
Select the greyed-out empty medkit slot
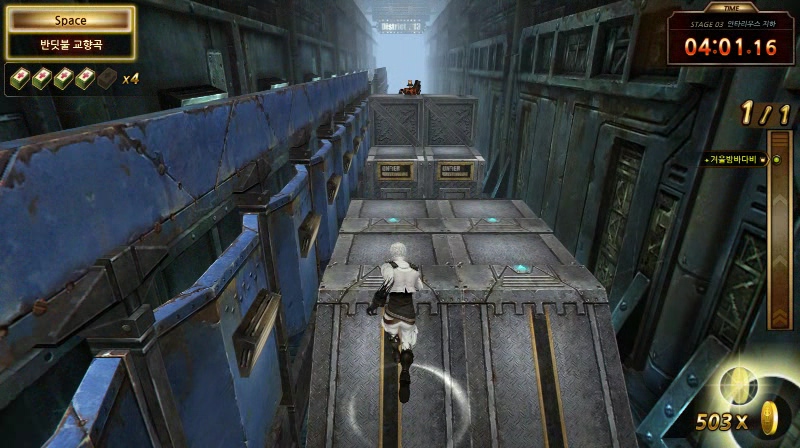106,78
